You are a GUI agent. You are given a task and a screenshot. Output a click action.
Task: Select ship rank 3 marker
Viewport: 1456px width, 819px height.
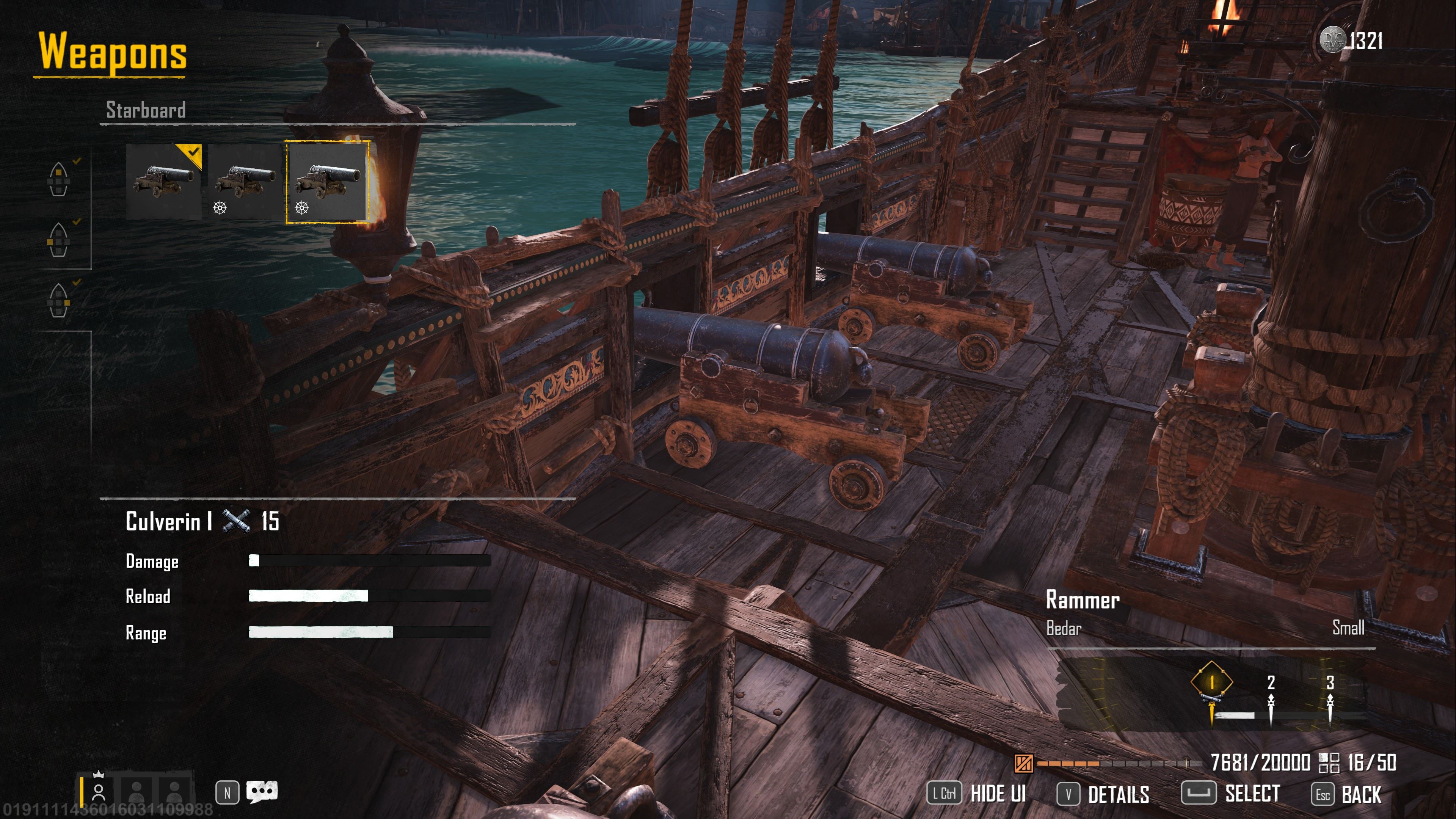tap(1329, 683)
